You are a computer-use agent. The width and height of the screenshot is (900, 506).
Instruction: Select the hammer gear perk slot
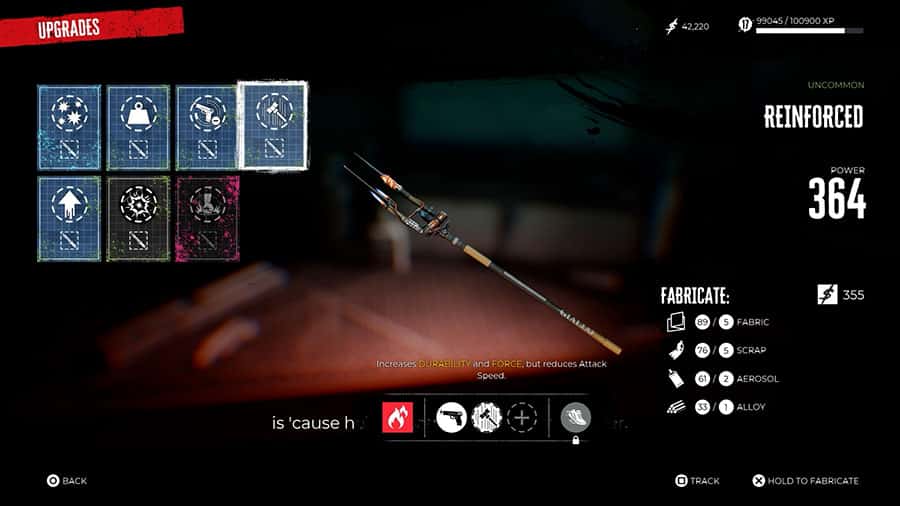point(487,417)
